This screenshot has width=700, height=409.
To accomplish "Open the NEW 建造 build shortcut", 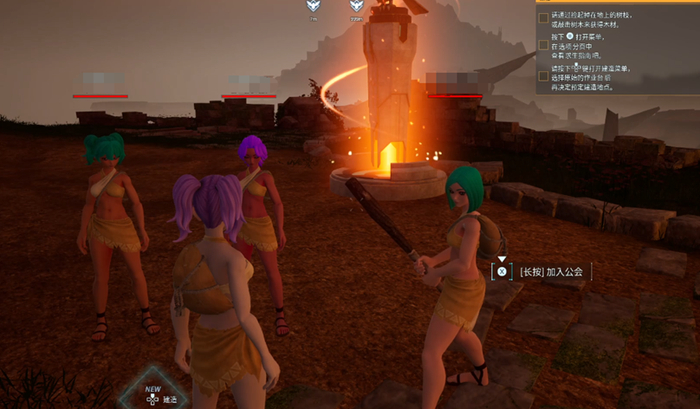I will pos(152,396).
